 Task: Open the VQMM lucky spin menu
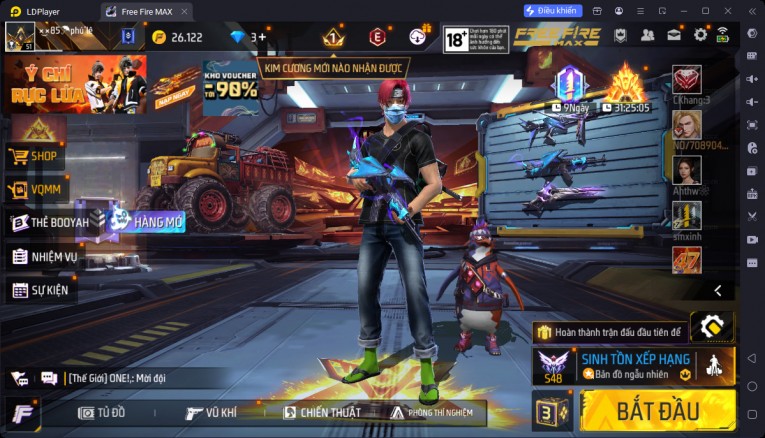36,189
